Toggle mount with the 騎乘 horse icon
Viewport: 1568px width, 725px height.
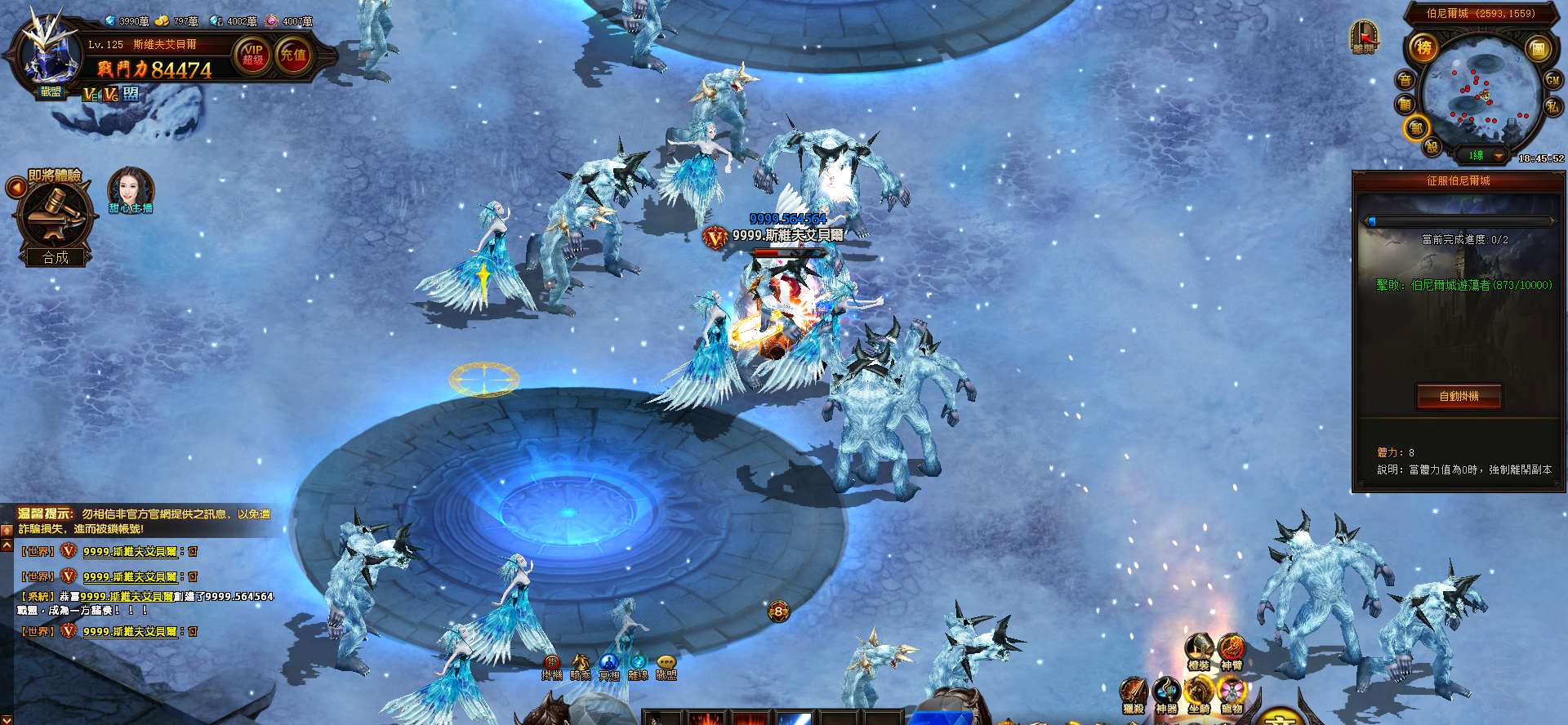pyautogui.click(x=581, y=663)
